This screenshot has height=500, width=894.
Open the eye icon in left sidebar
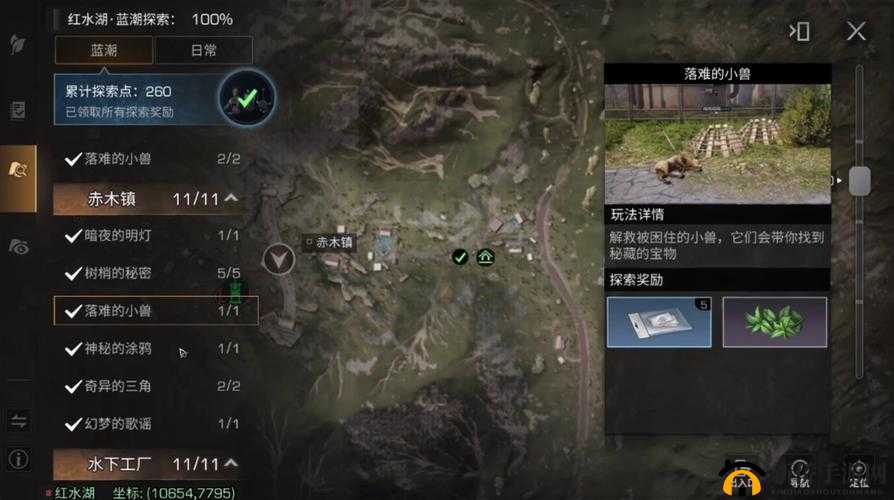(x=18, y=246)
